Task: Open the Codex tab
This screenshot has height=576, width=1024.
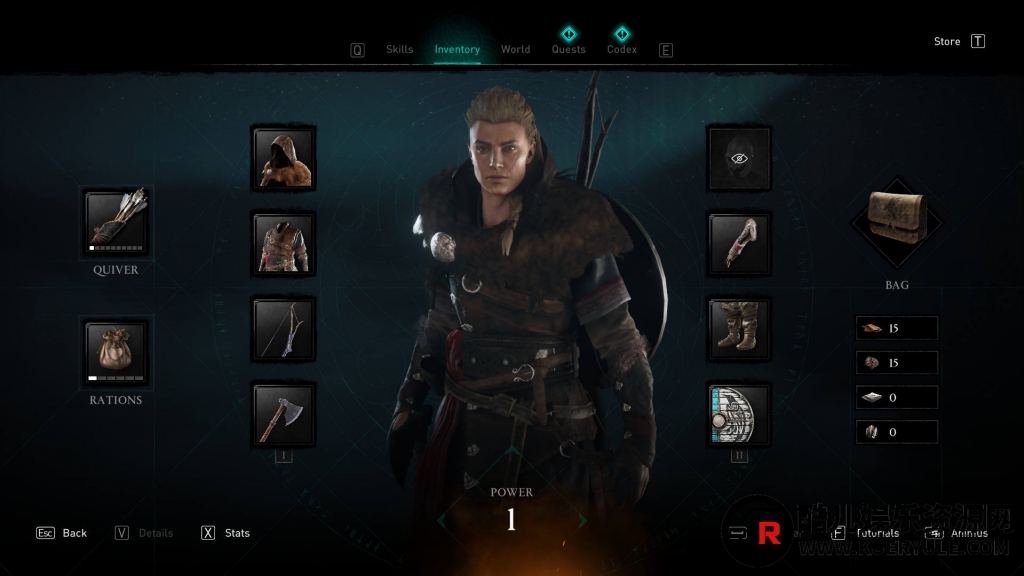Action: (x=622, y=49)
